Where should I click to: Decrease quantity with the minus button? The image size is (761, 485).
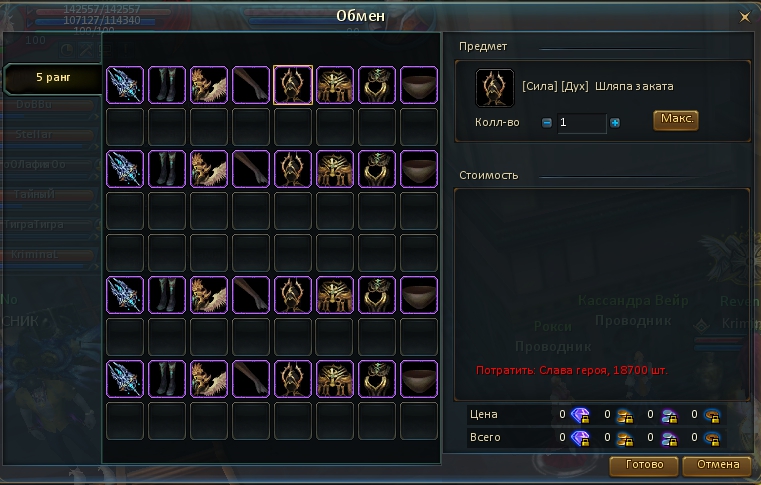547,123
